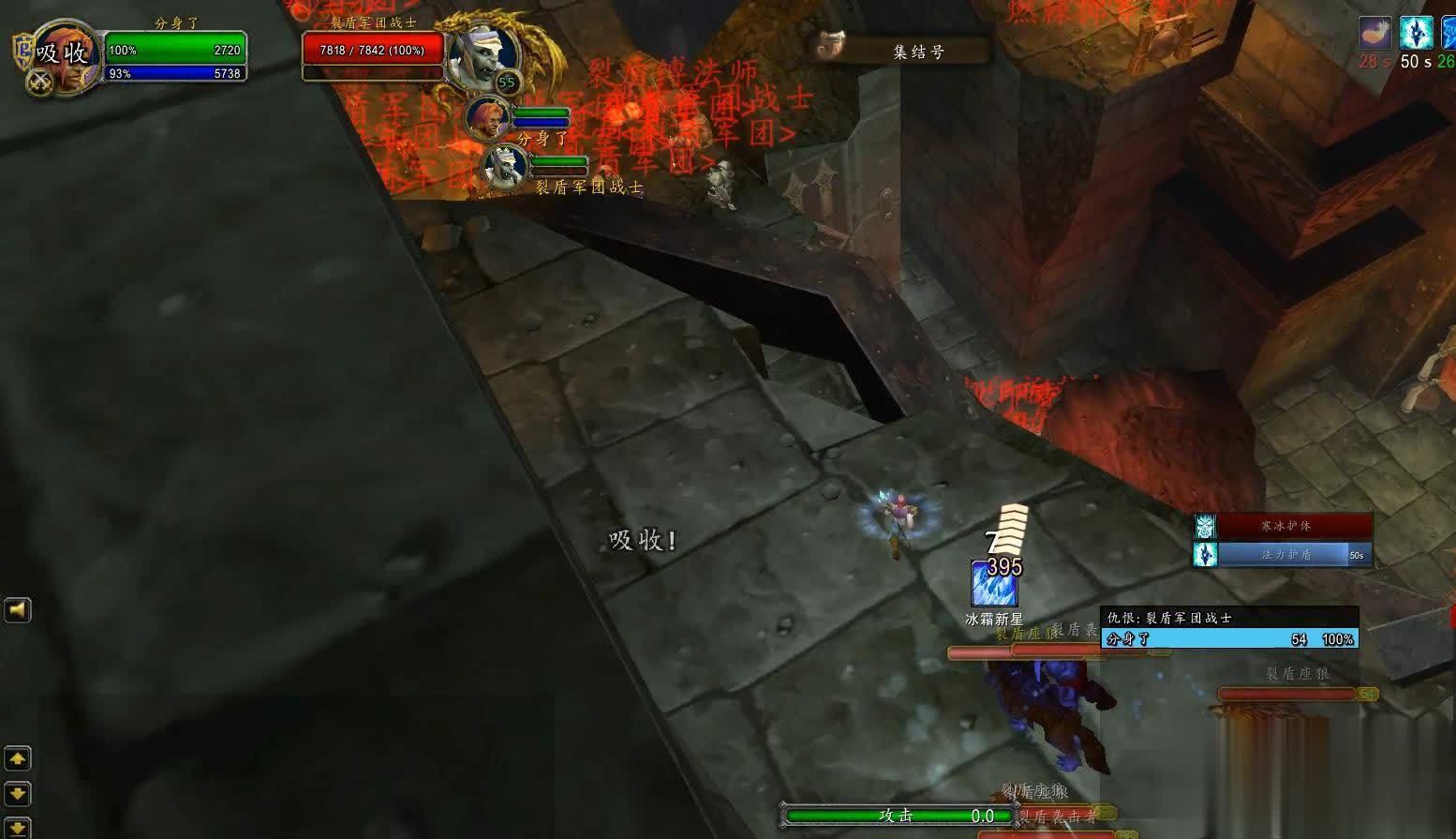Viewport: 1456px width, 839px height.
Task: Toggle the chat speaker button
Action: click(x=18, y=610)
